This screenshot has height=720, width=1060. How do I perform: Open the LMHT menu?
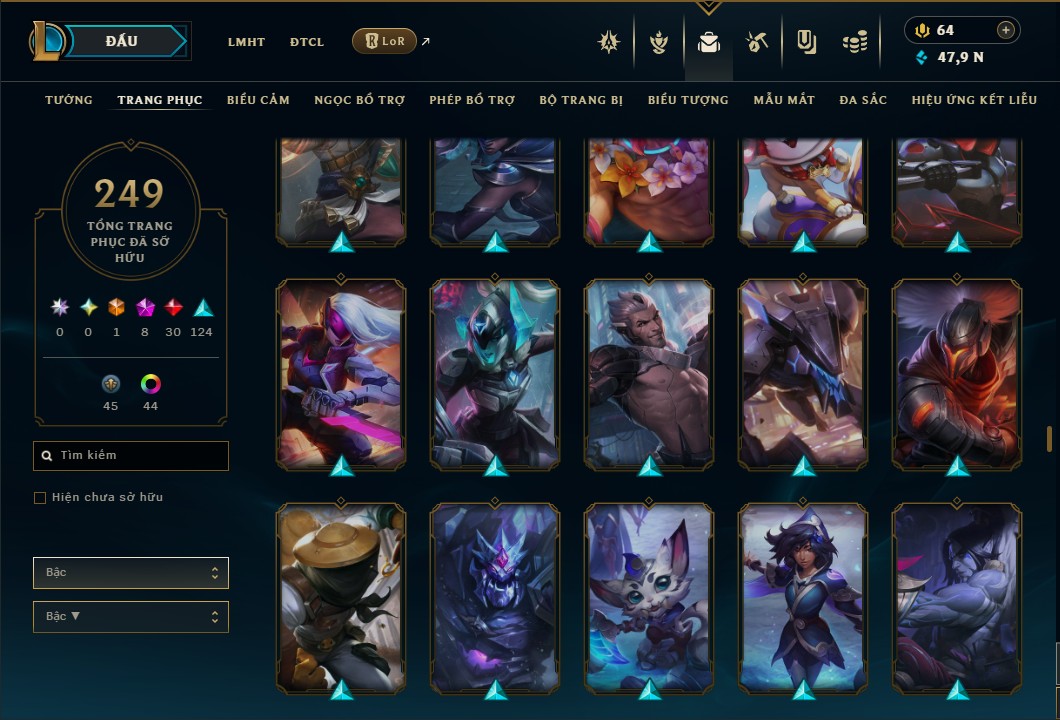coord(246,42)
